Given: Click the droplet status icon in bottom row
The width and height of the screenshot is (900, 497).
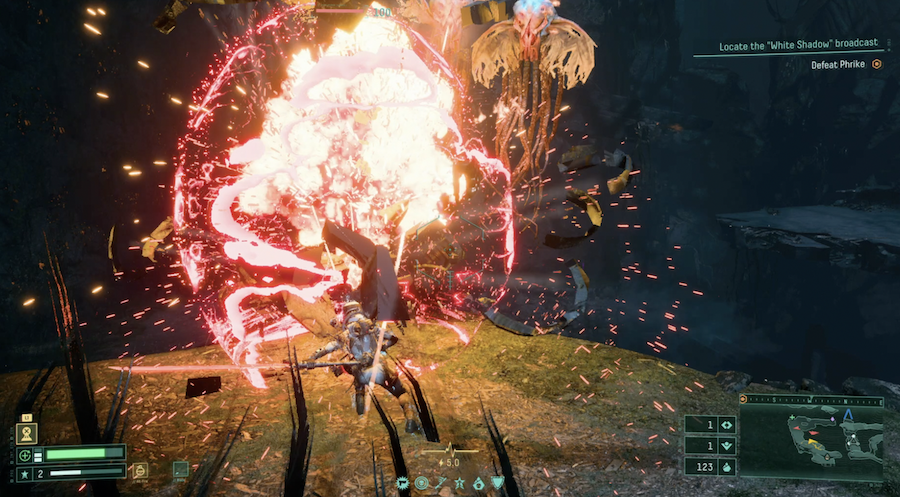Looking at the screenshot, I should (x=478, y=483).
